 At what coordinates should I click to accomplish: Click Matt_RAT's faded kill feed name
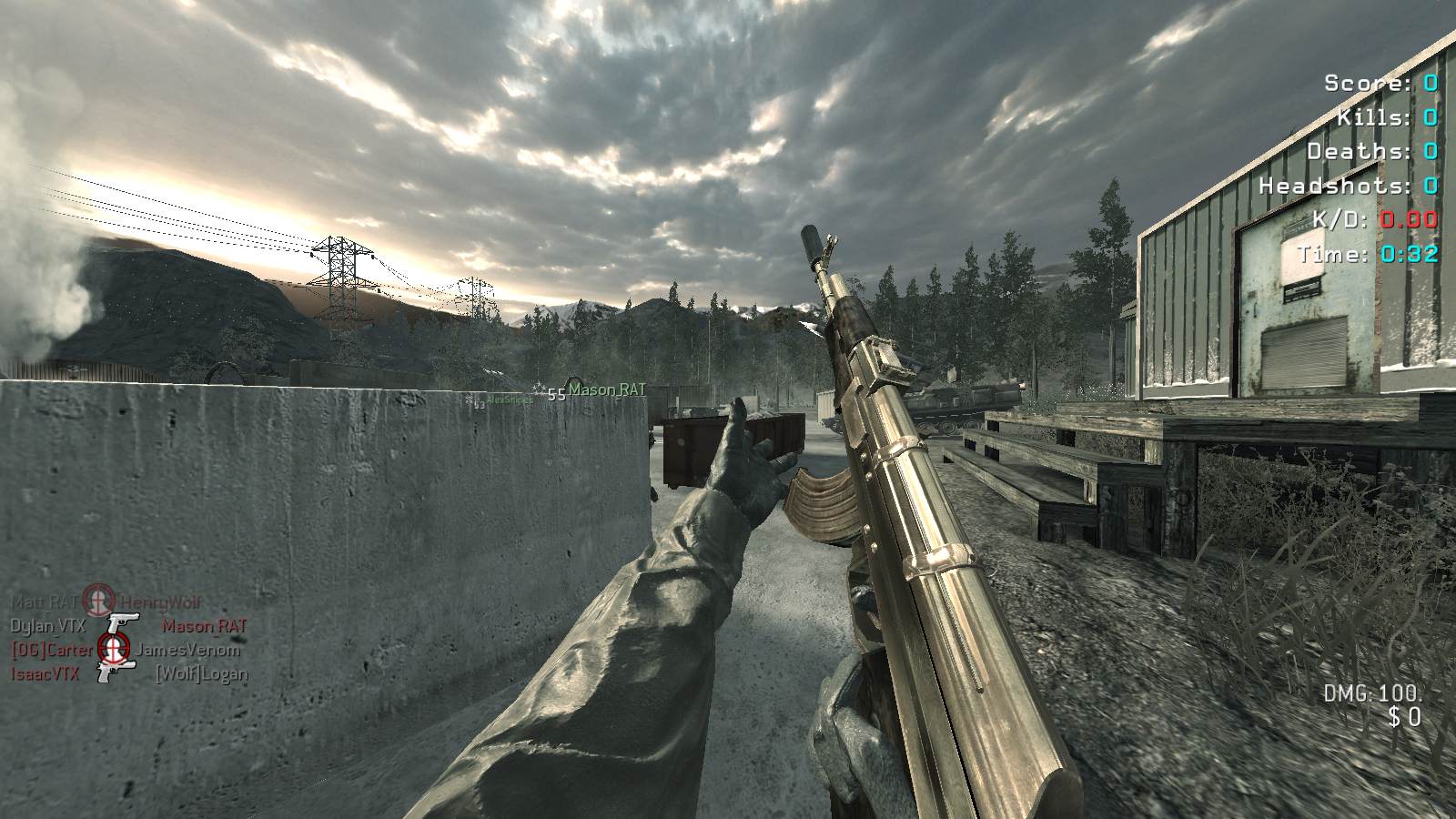pos(44,602)
